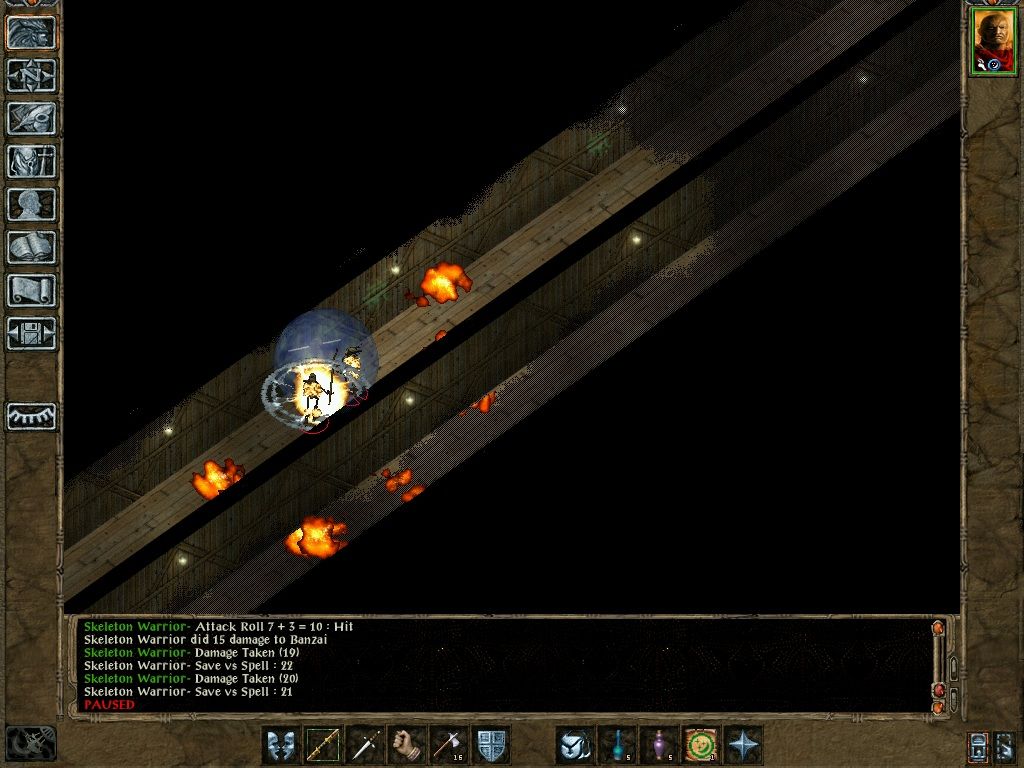Open the area map with the compass button
The width and height of the screenshot is (1024, 768).
(x=32, y=75)
